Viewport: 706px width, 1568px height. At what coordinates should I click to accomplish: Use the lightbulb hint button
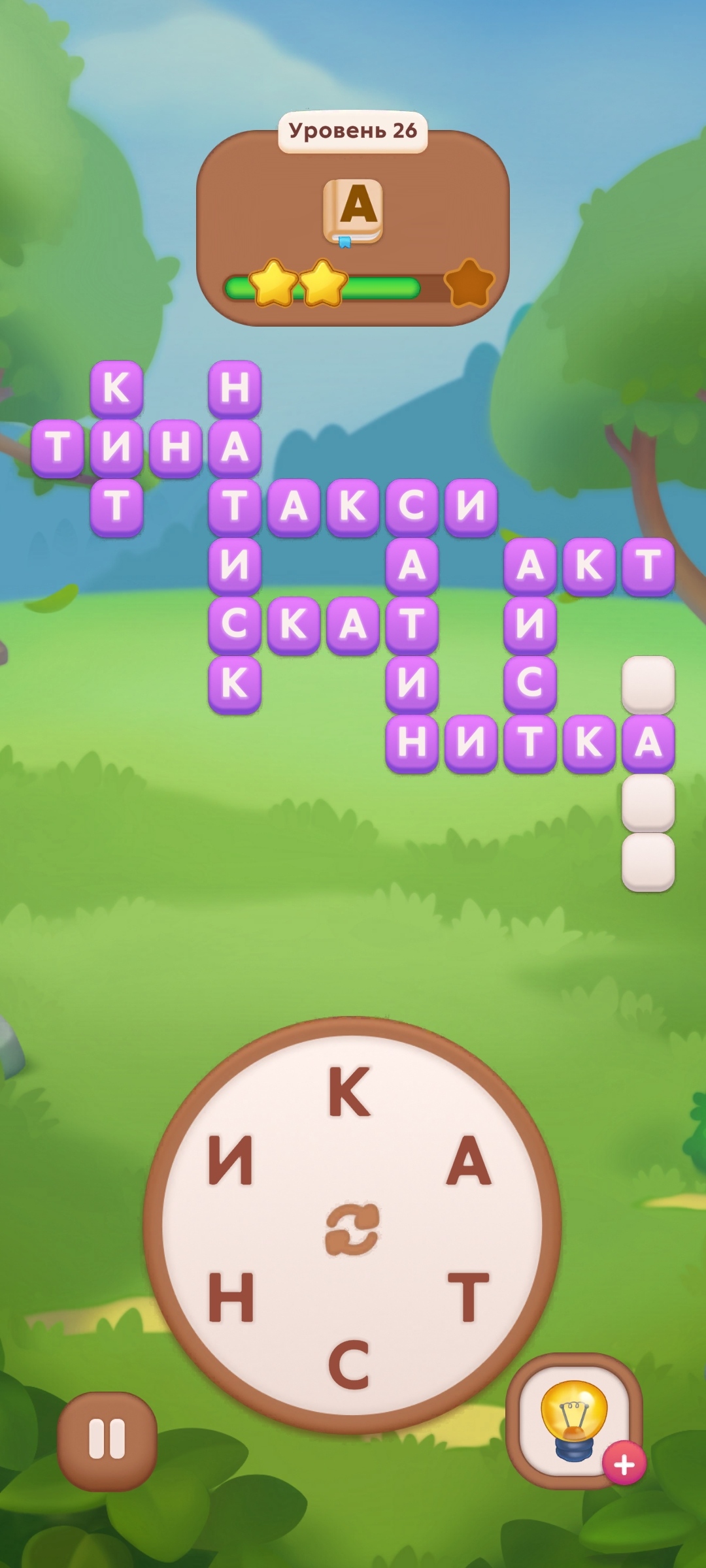click(x=573, y=1418)
